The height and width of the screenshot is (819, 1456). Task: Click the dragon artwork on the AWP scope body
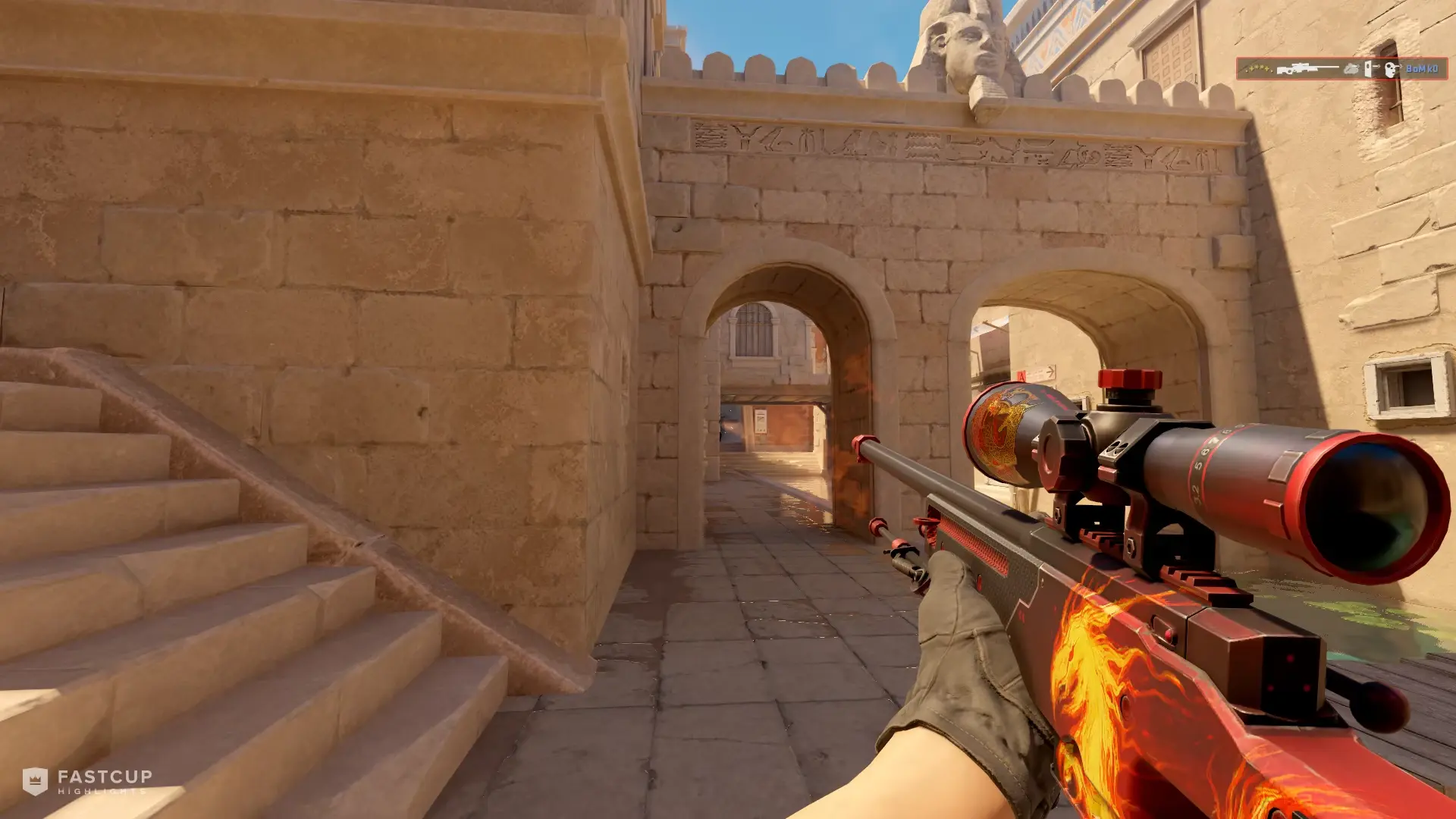pyautogui.click(x=1001, y=425)
